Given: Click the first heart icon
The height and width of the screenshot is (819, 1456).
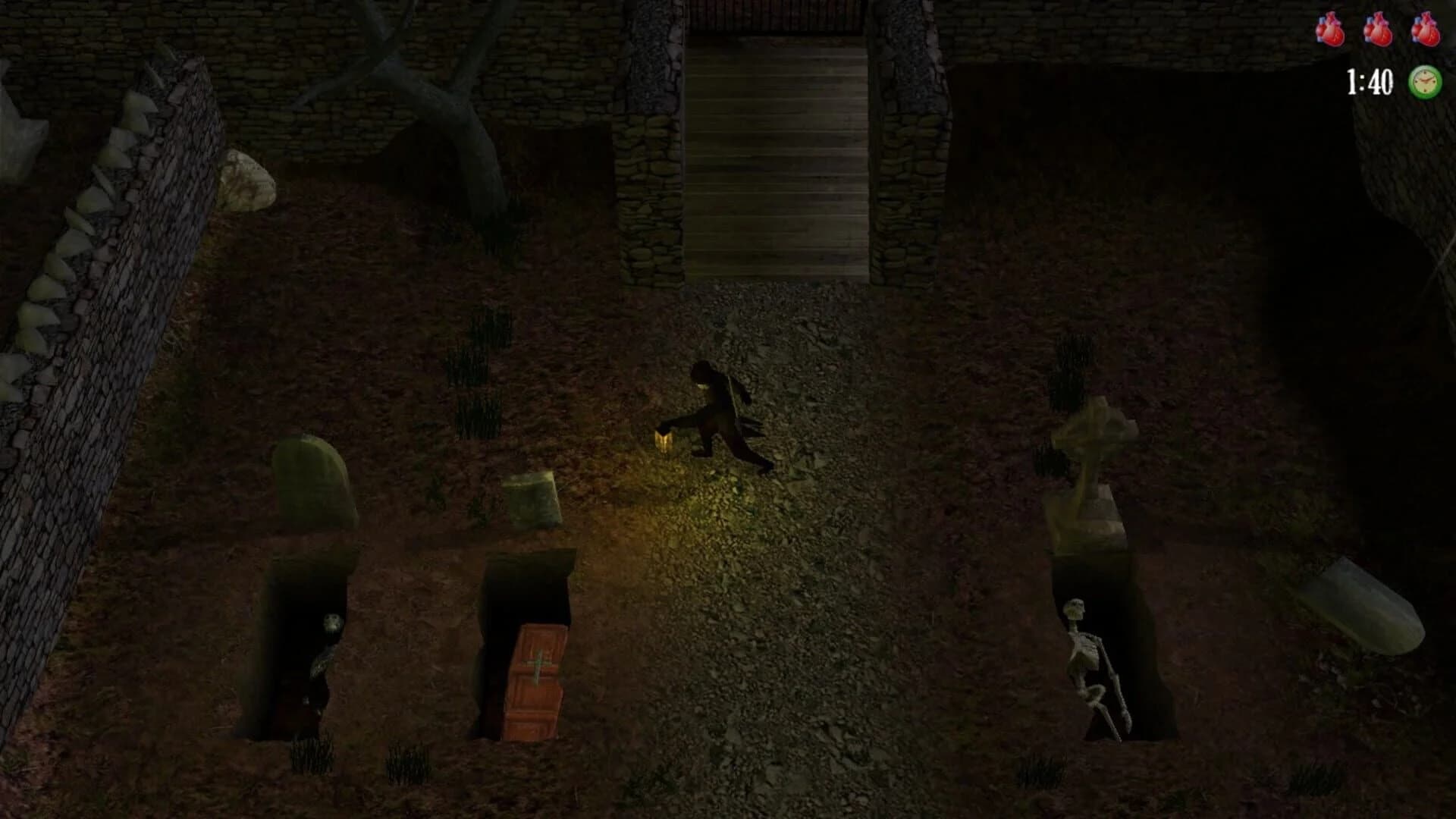Looking at the screenshot, I should tap(1331, 32).
